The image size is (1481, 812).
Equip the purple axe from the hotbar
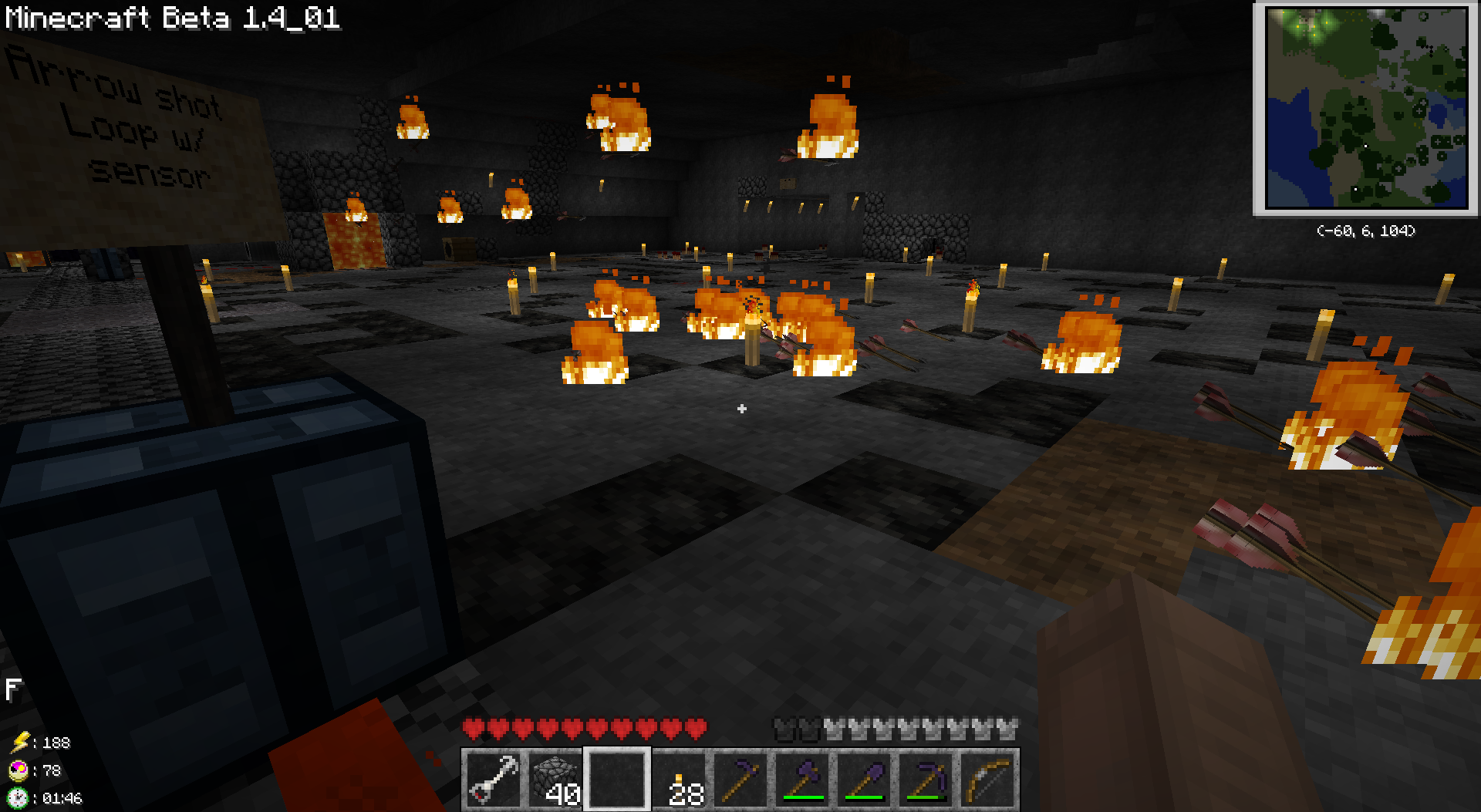(802, 779)
